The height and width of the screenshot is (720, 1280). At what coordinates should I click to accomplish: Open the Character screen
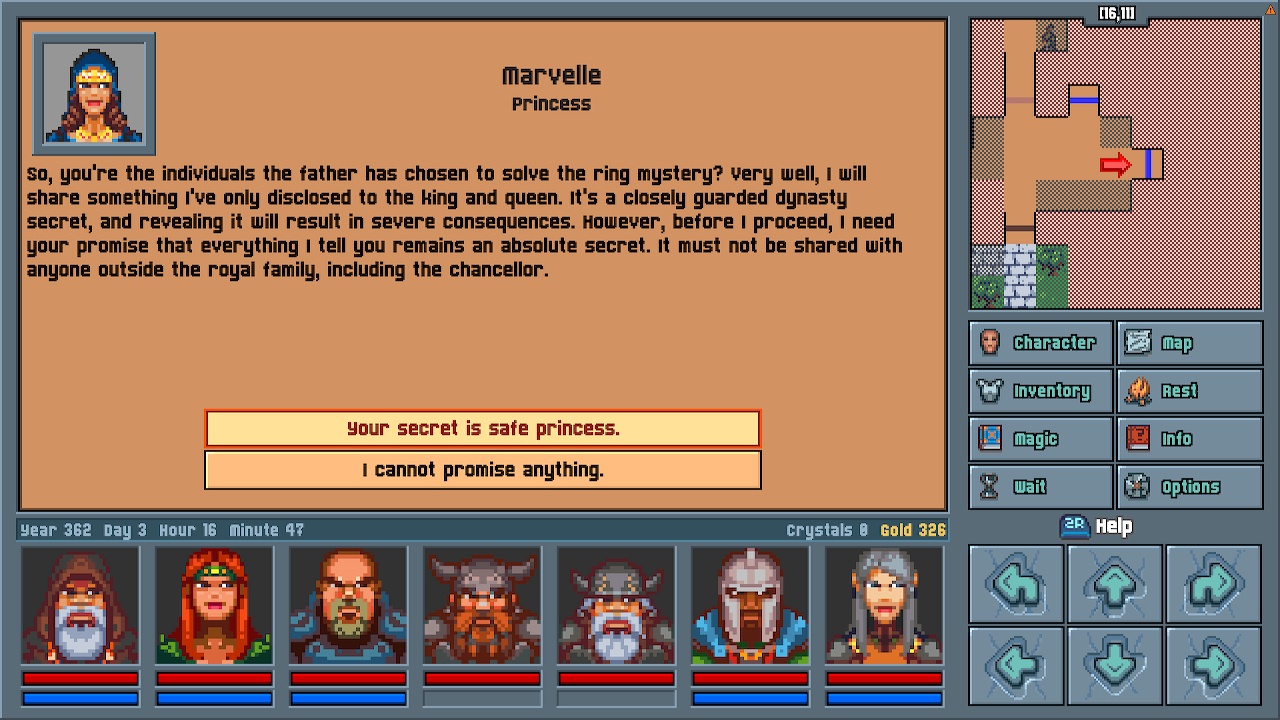pos(1039,342)
